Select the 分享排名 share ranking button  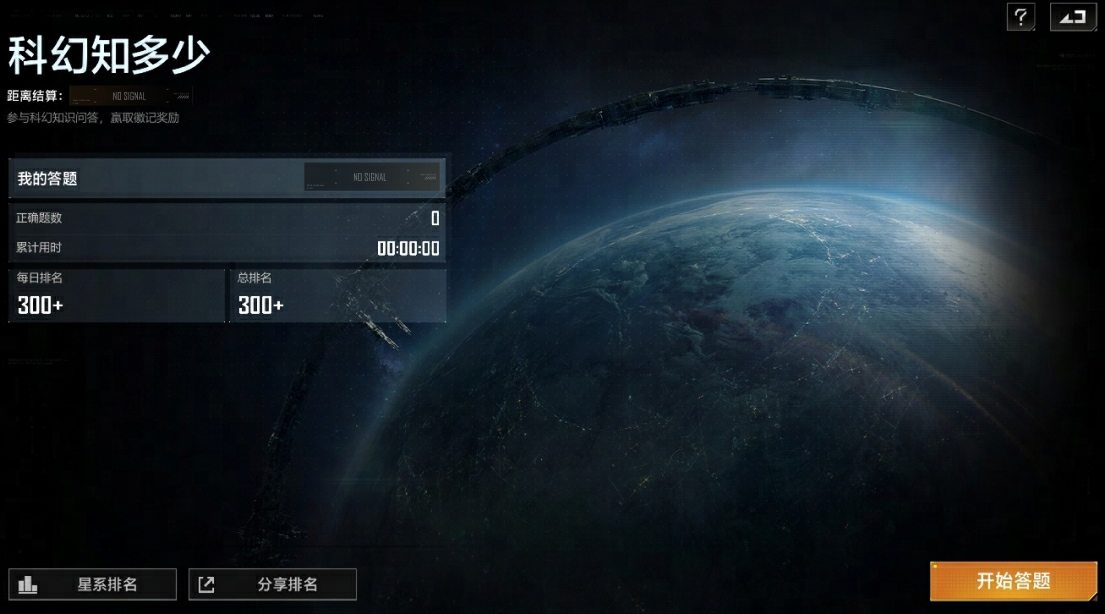click(272, 584)
